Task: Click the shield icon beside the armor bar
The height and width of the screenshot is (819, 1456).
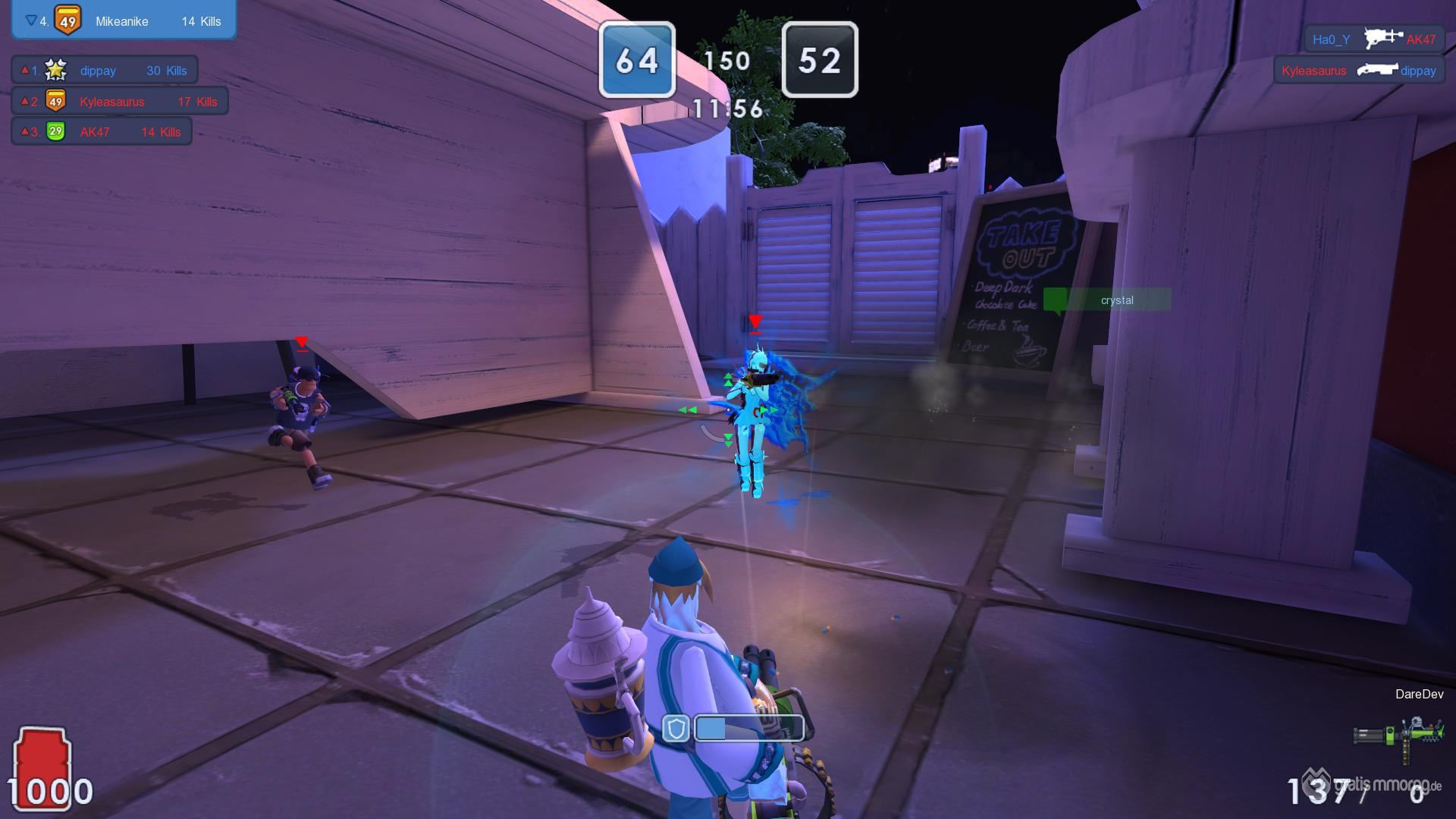Action: (675, 729)
